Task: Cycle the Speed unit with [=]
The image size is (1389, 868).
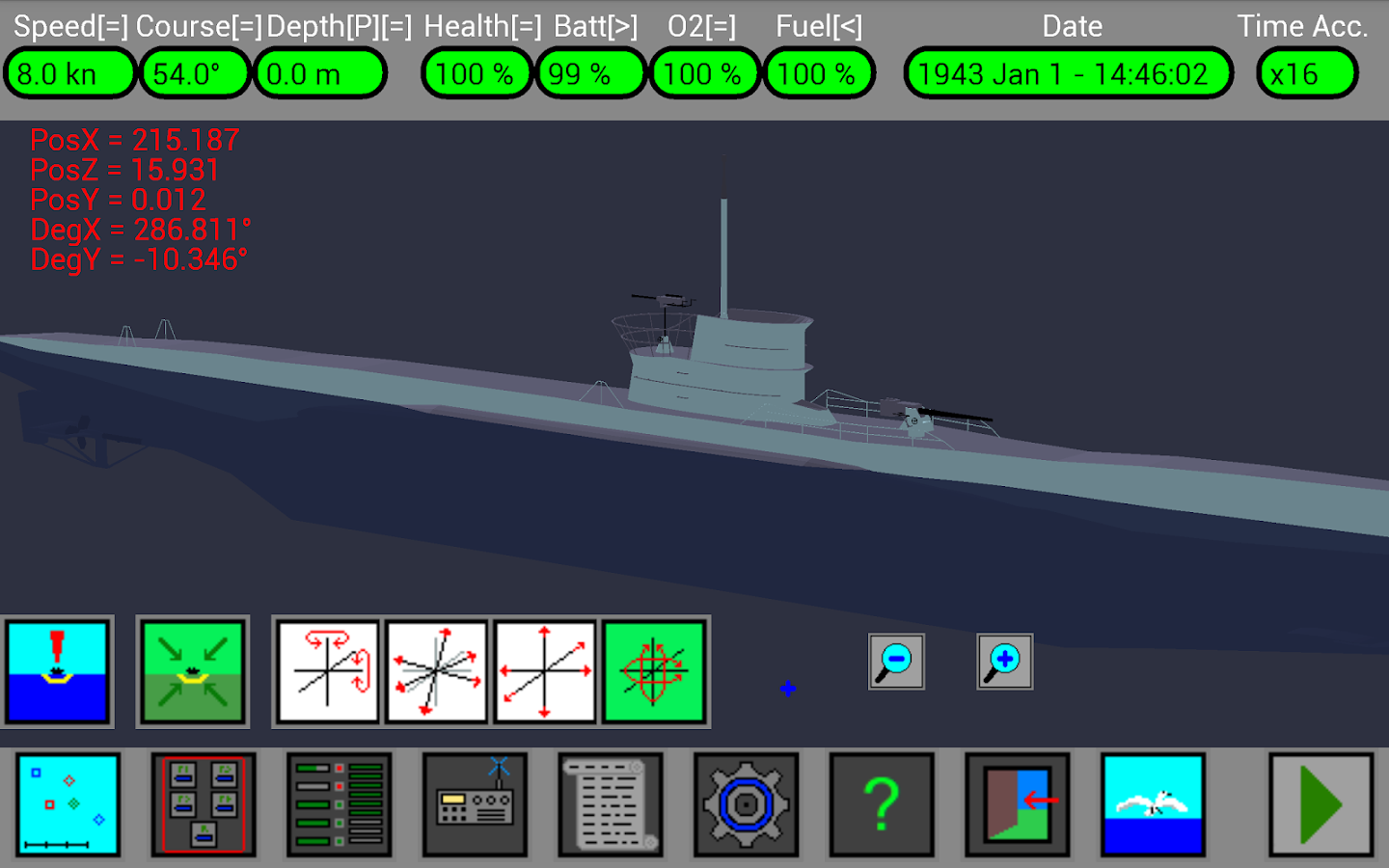Action: (114, 26)
